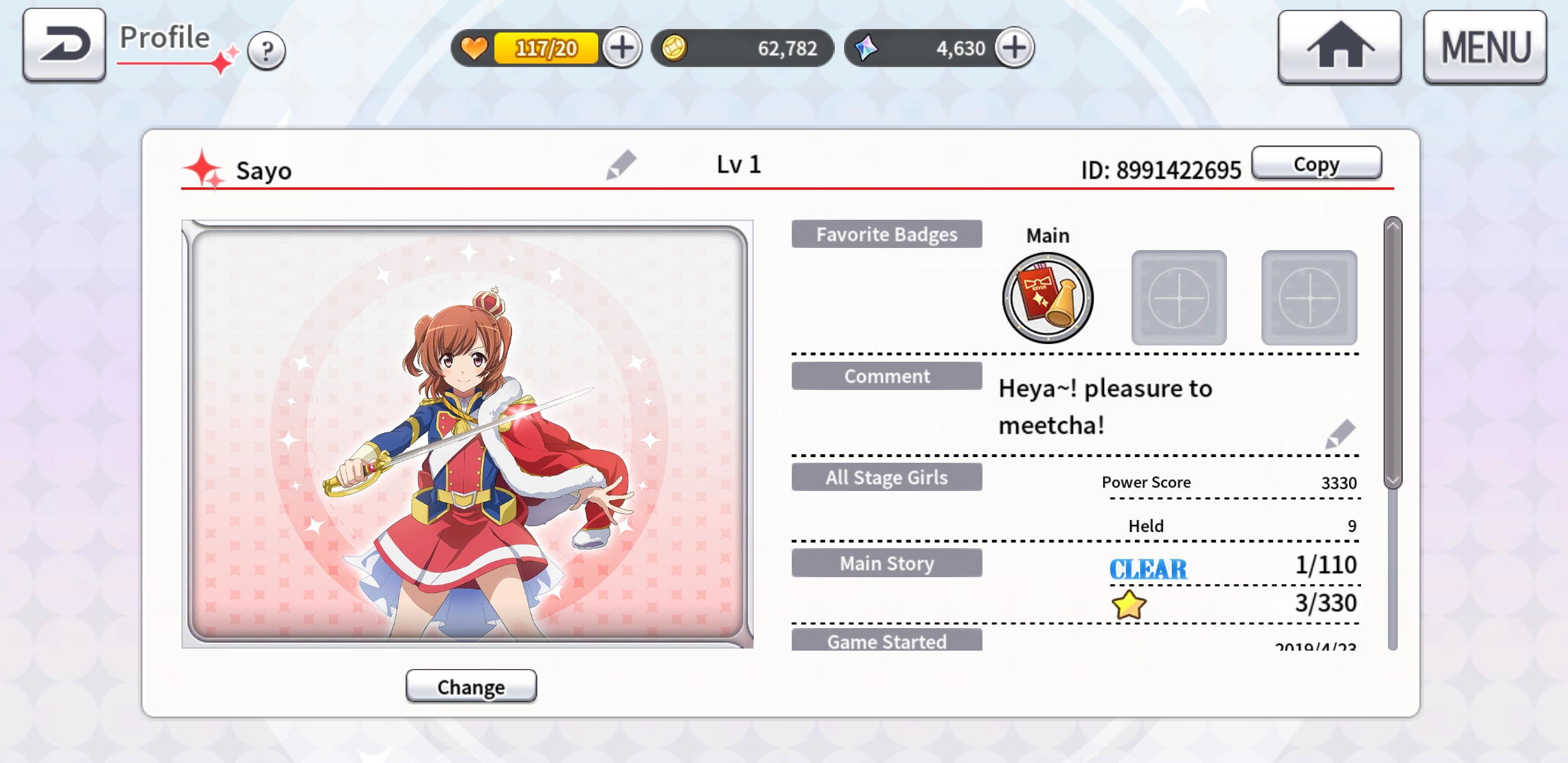Viewport: 1568px width, 763px height.
Task: Click the profile details scrollbar
Action: pos(1392,353)
